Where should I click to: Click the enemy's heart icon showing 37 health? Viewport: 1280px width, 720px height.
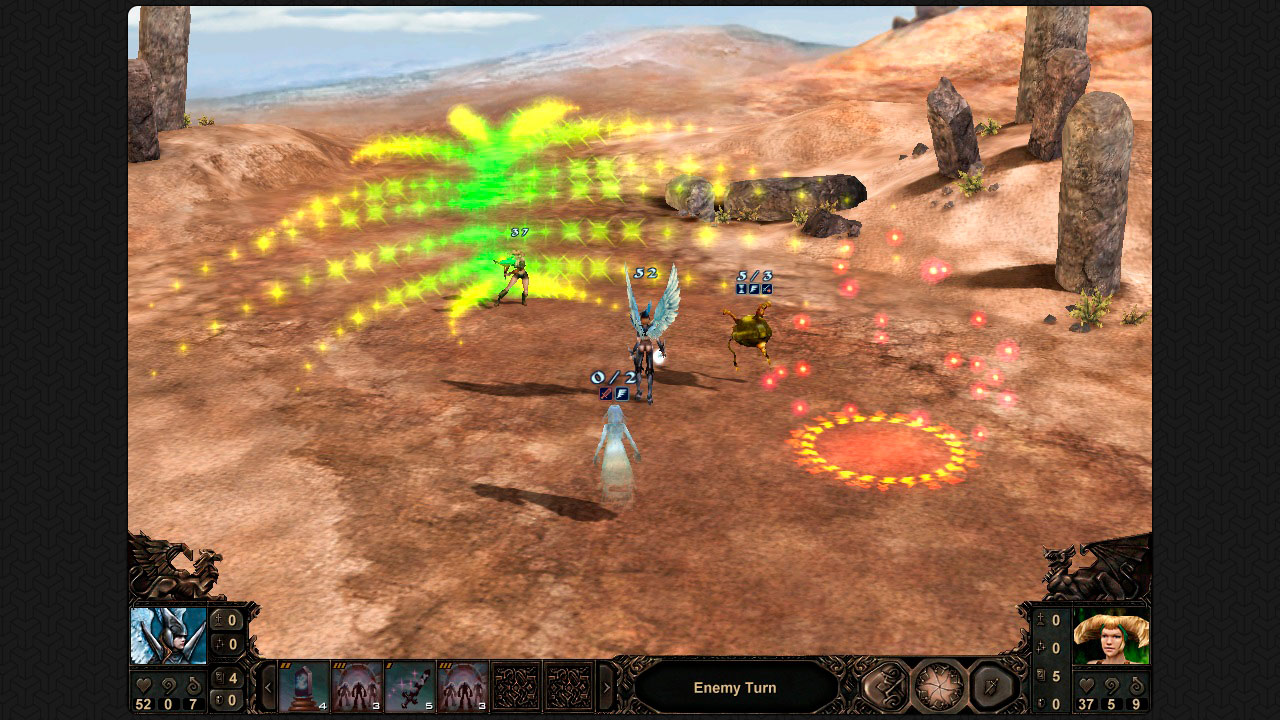click(x=1086, y=684)
